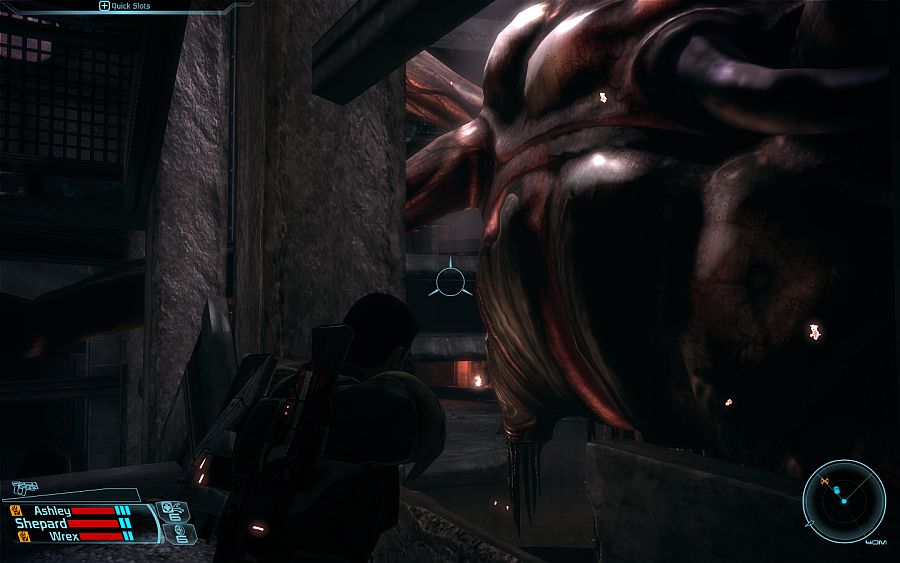Viewport: 900px width, 563px height.
Task: Click the orange objective marker on radar
Action: pyautogui.click(x=825, y=483)
